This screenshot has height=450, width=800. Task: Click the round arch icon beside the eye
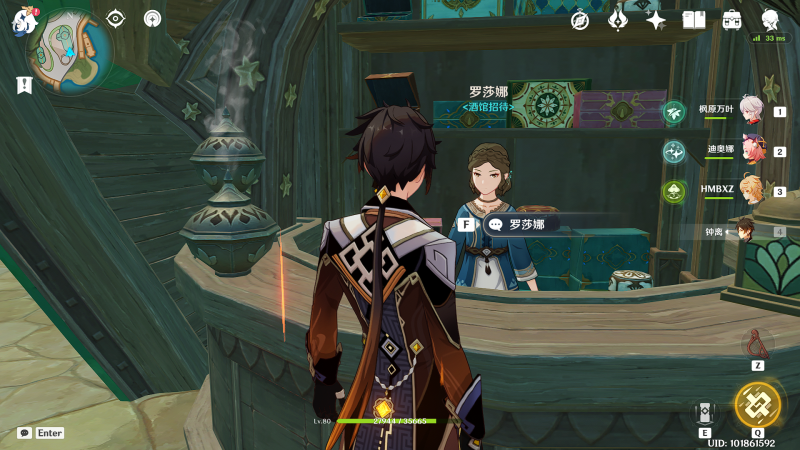pos(152,18)
